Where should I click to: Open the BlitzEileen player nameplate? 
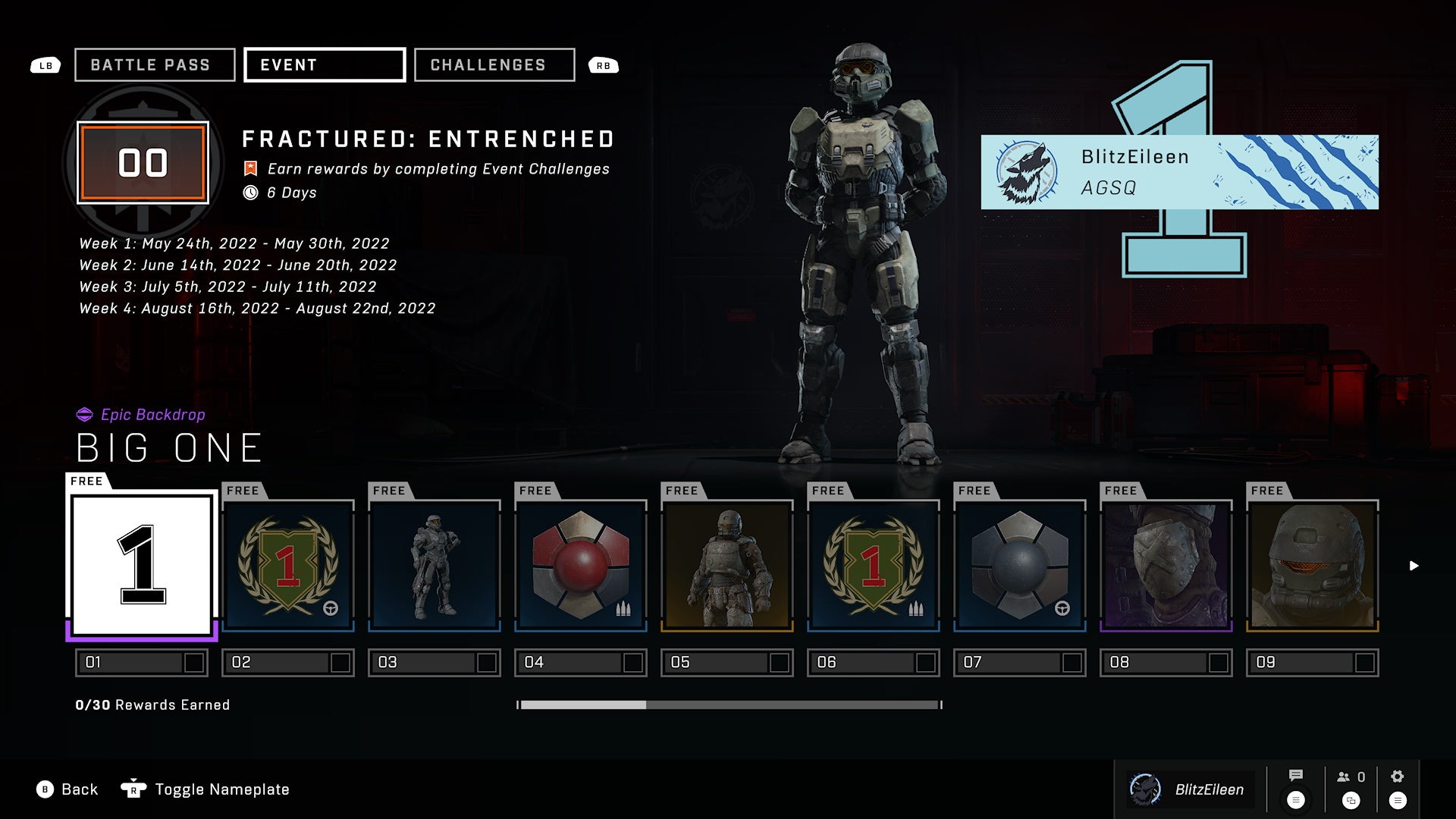click(x=1179, y=172)
